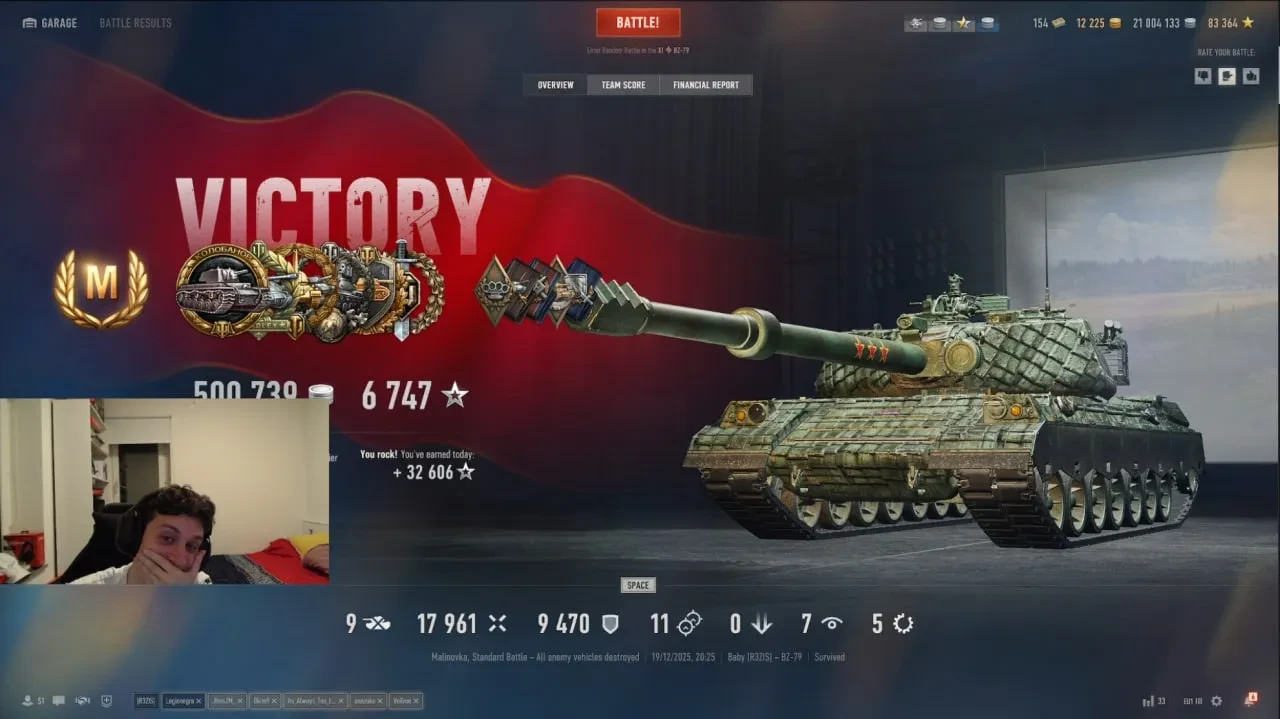Open the Battle Results section

pos(135,23)
